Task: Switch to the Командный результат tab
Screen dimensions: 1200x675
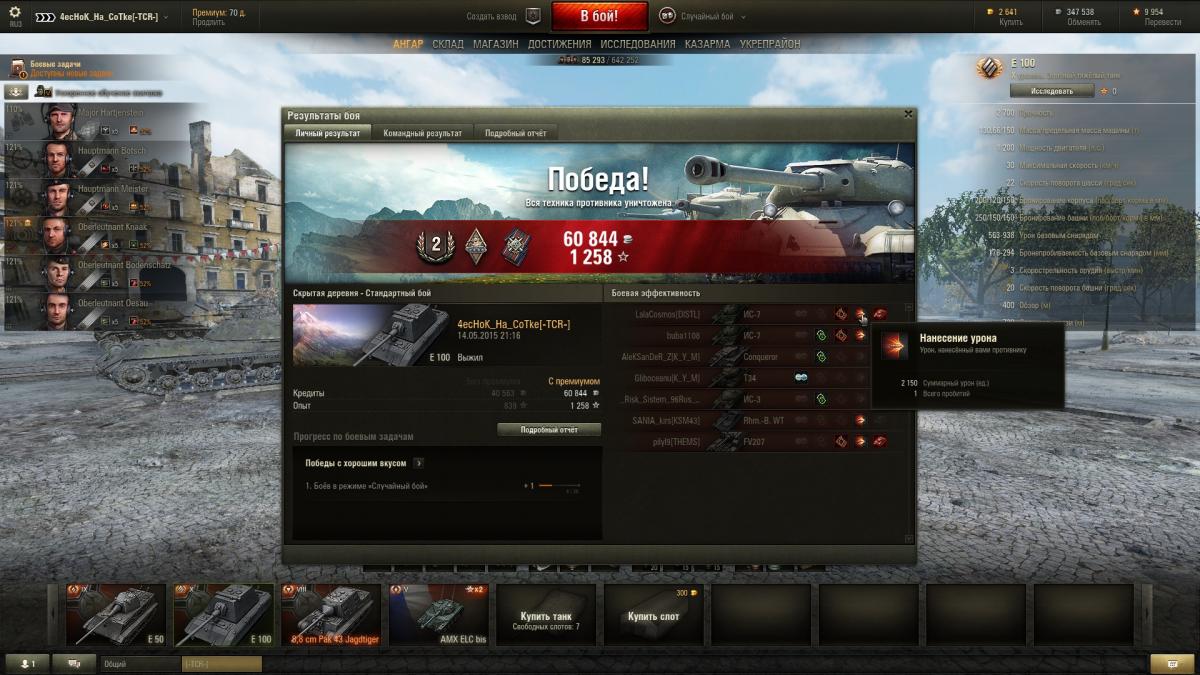Action: [x=422, y=133]
